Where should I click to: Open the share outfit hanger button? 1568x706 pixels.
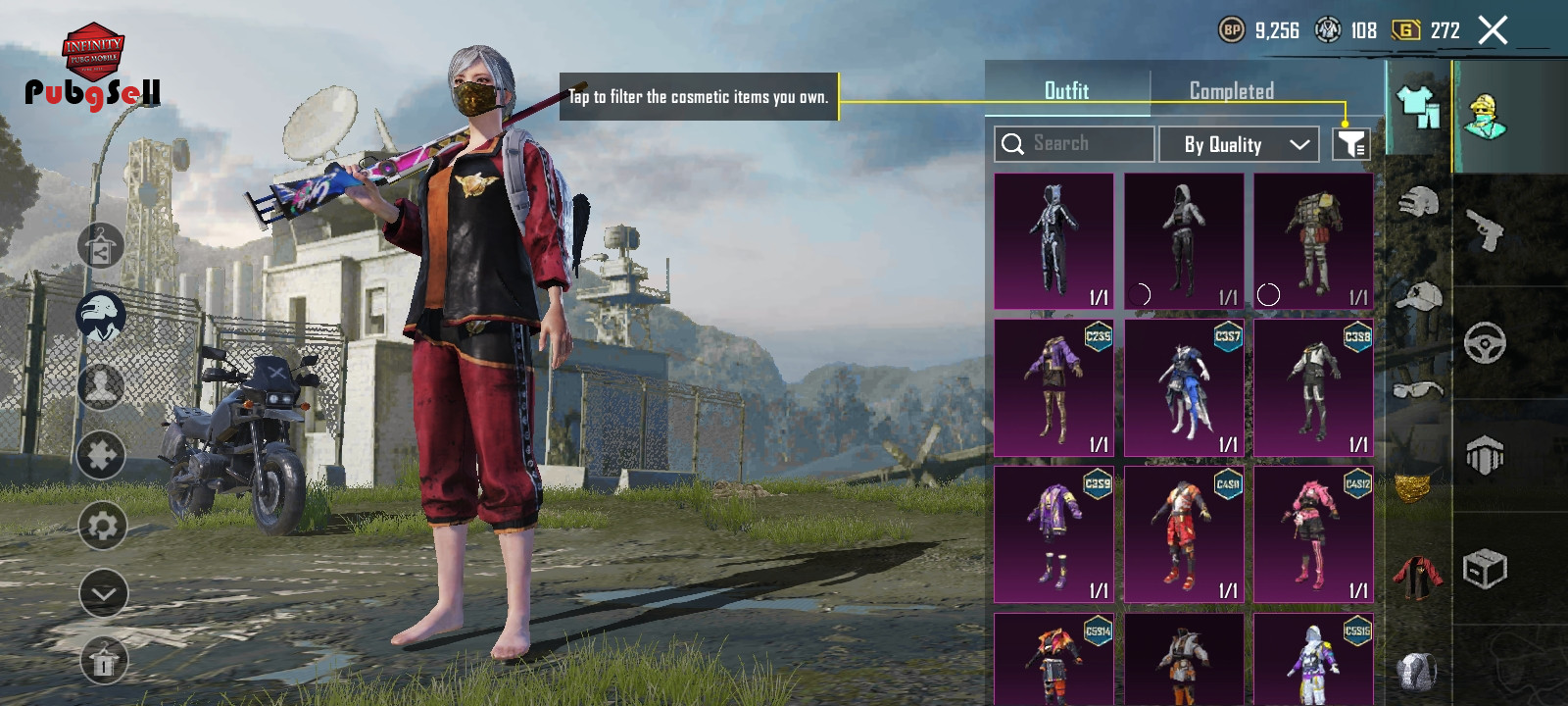(x=101, y=246)
